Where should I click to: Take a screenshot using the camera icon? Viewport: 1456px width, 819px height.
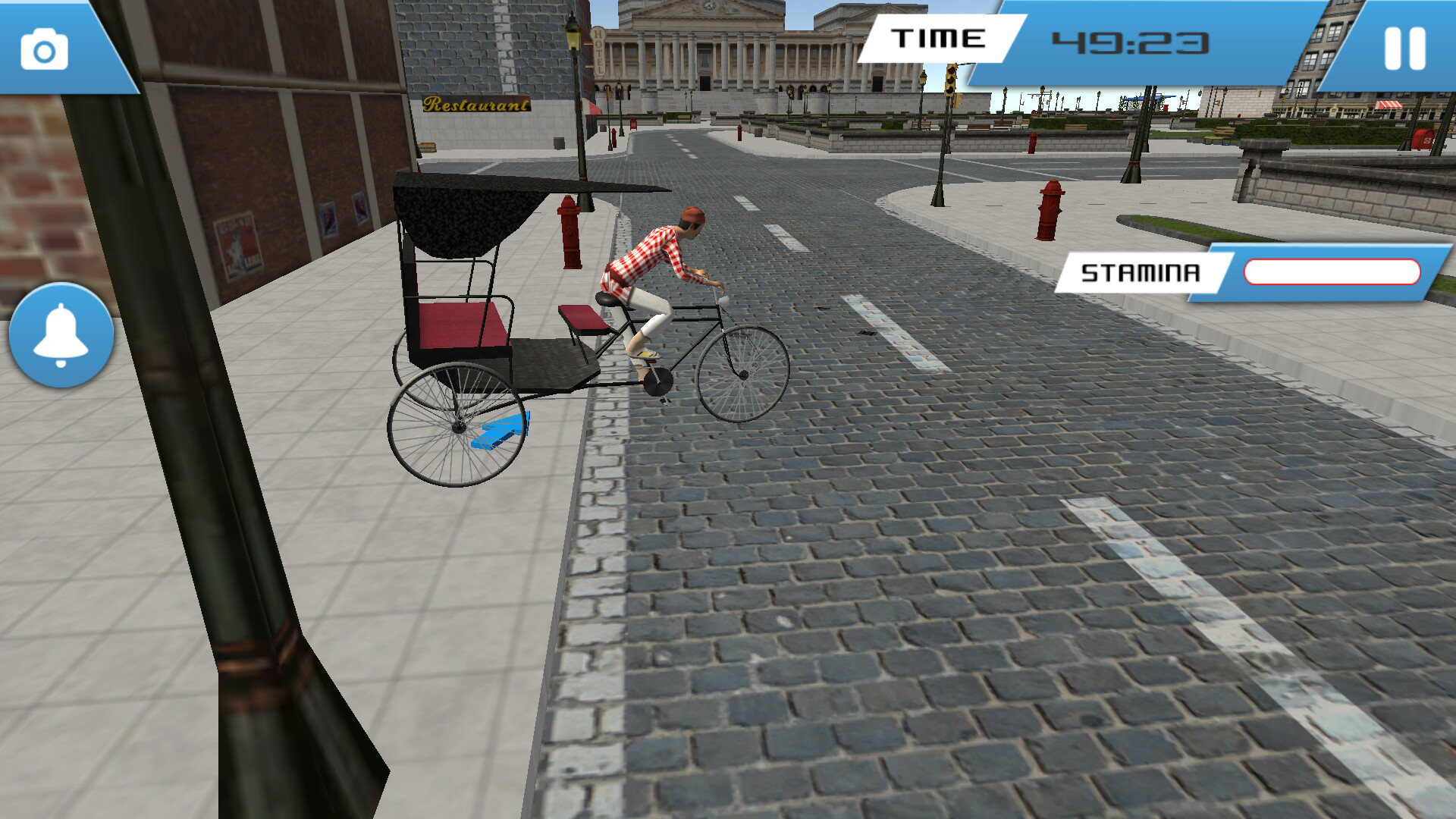43,49
